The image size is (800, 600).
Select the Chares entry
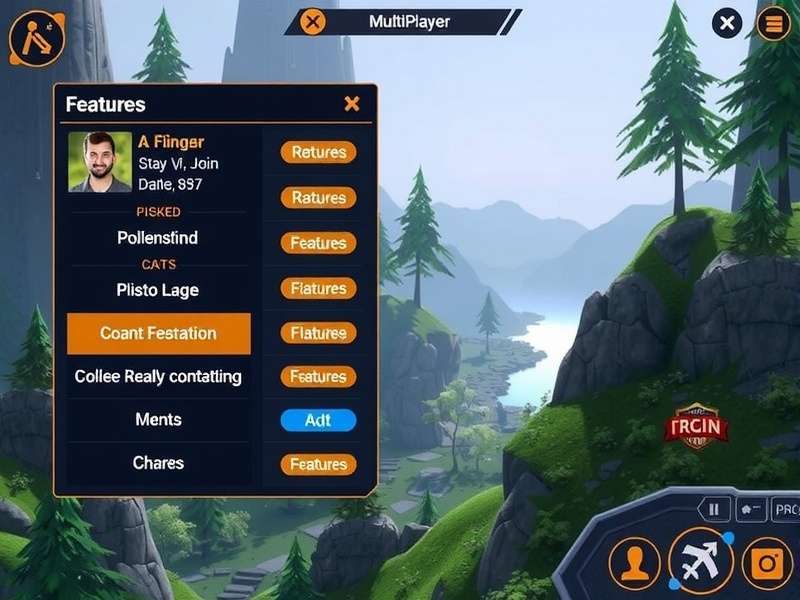tap(158, 463)
